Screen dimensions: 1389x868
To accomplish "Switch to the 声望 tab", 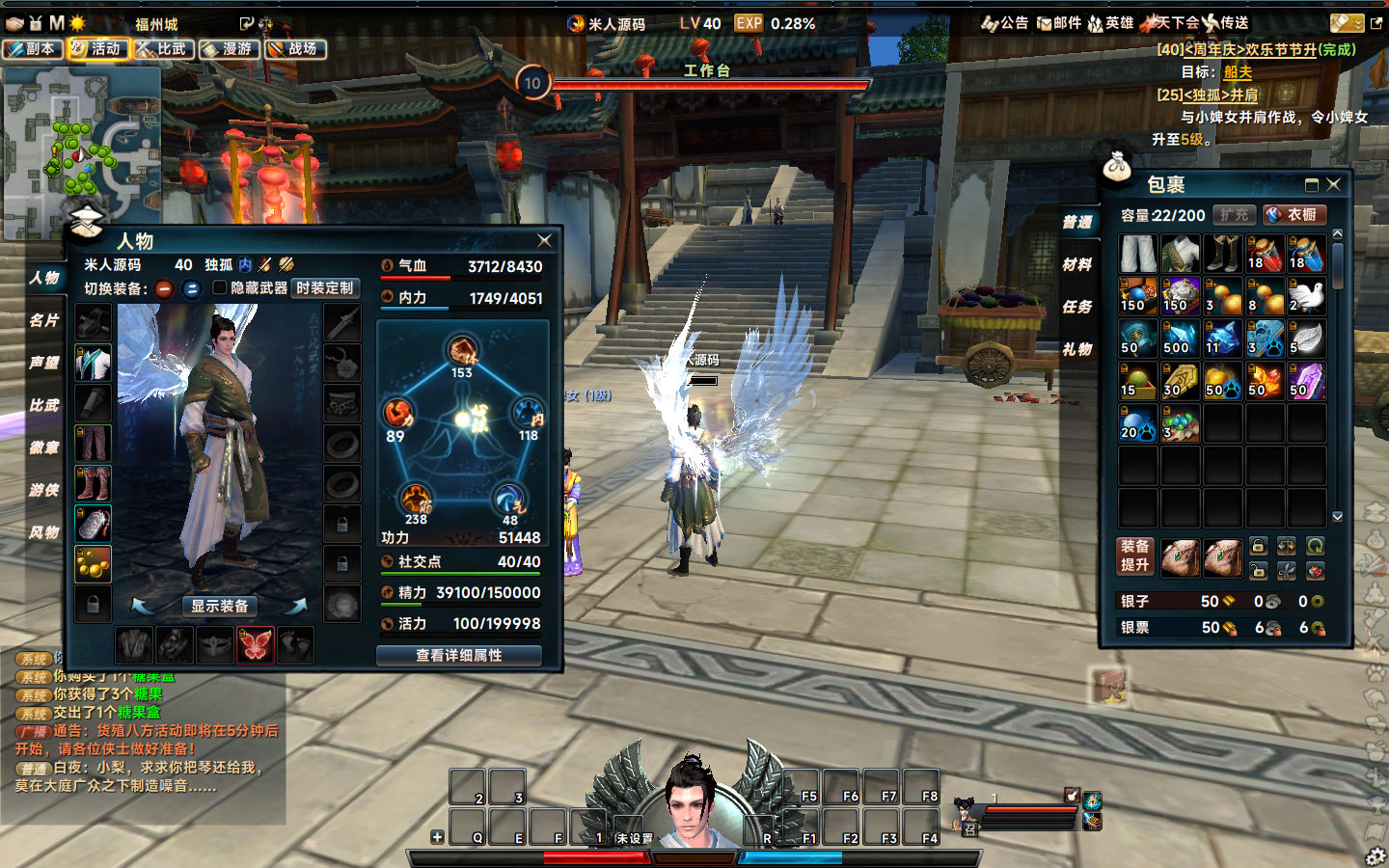I will 44,363.
